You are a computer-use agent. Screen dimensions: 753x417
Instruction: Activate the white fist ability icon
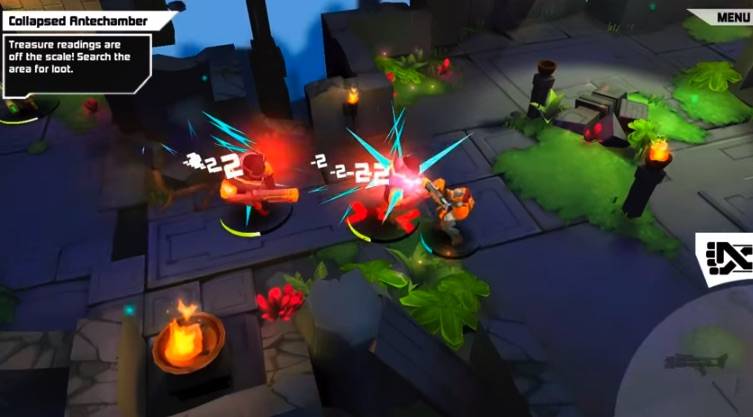point(727,258)
